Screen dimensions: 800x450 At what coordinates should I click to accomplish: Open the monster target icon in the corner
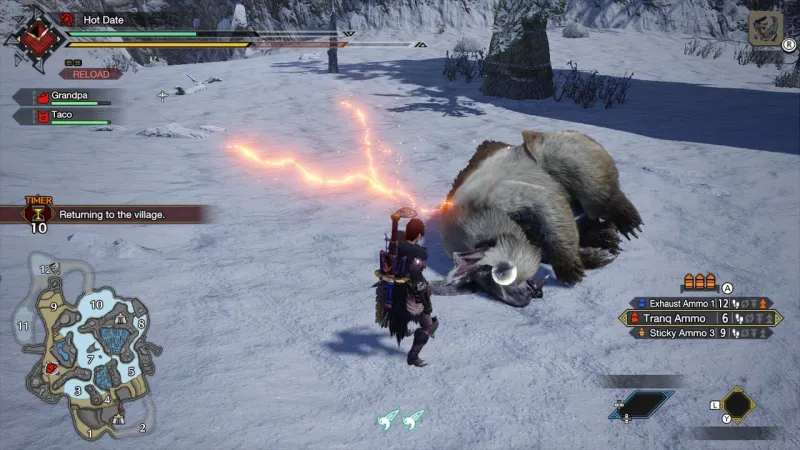pyautogui.click(x=764, y=29)
